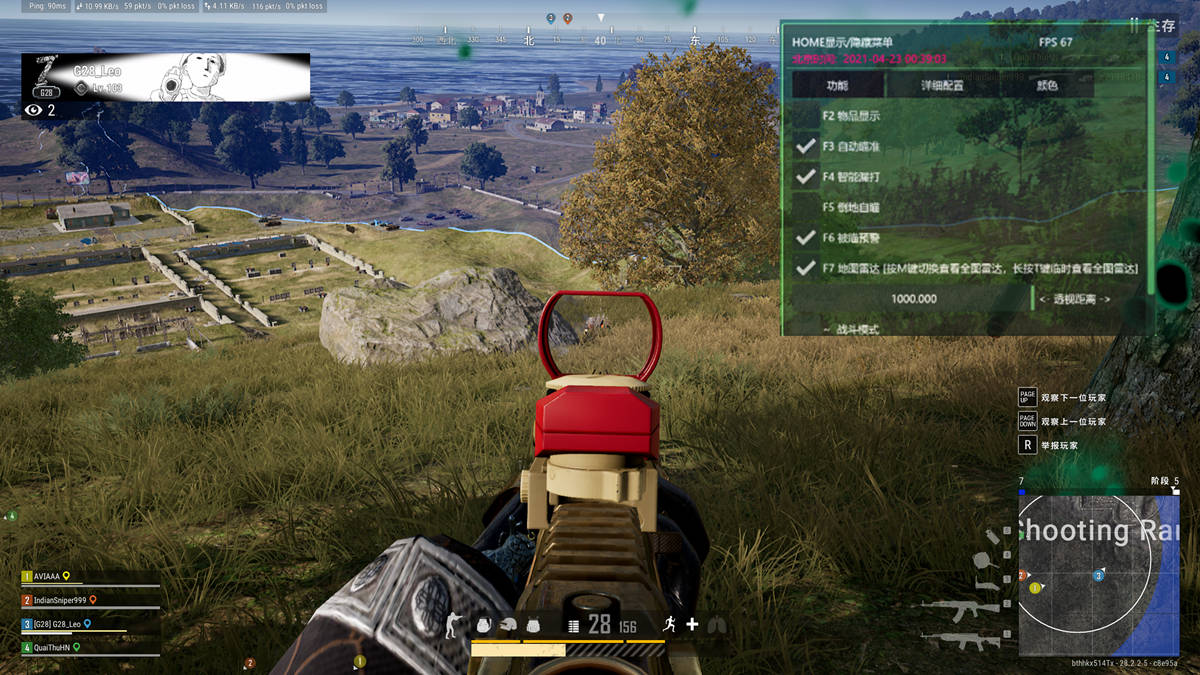Click the standing stance indicator icon
Screen dimensions: 1200x675
(x=455, y=626)
